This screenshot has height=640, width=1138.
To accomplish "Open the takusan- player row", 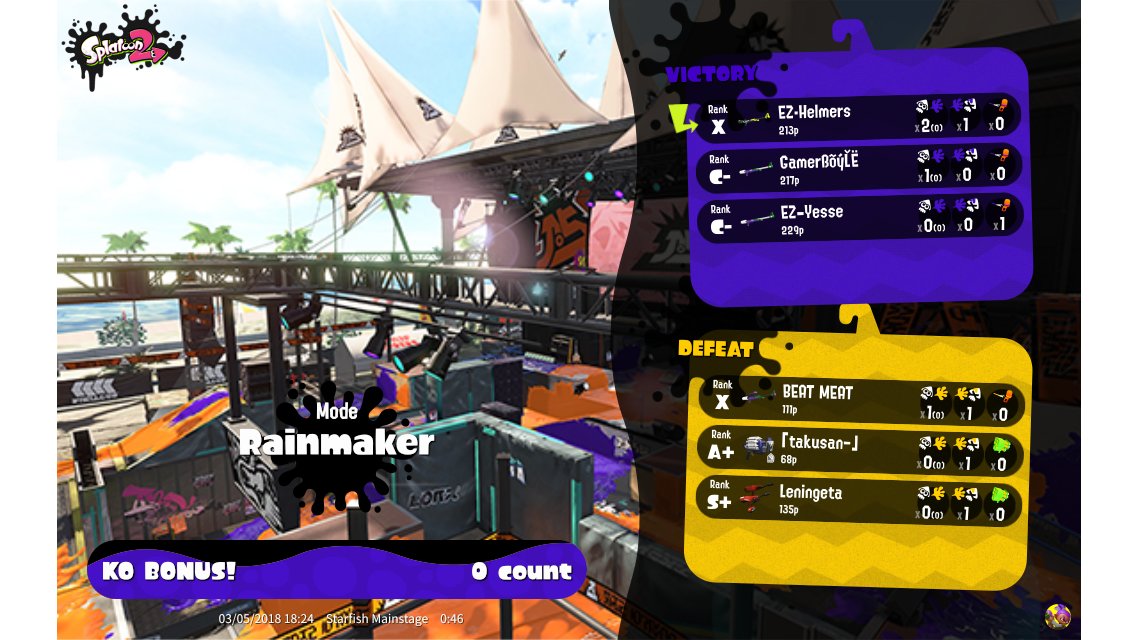I will pos(860,451).
